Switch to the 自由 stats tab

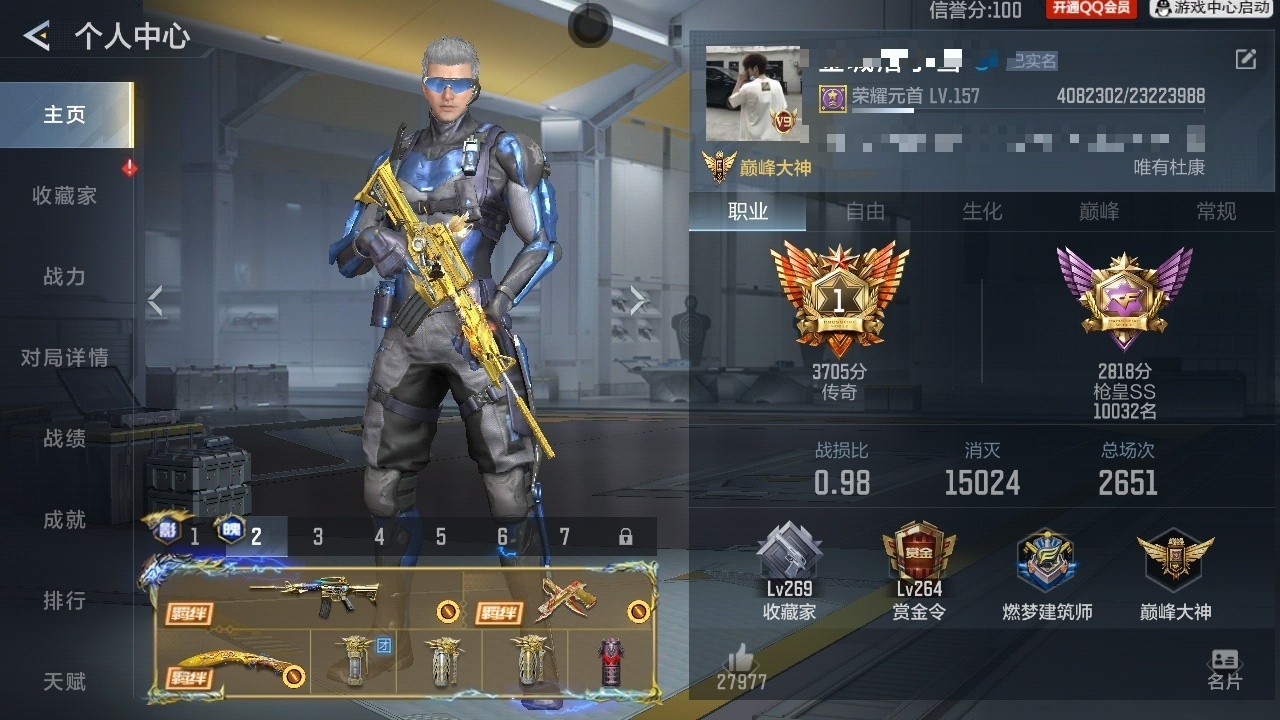(865, 212)
